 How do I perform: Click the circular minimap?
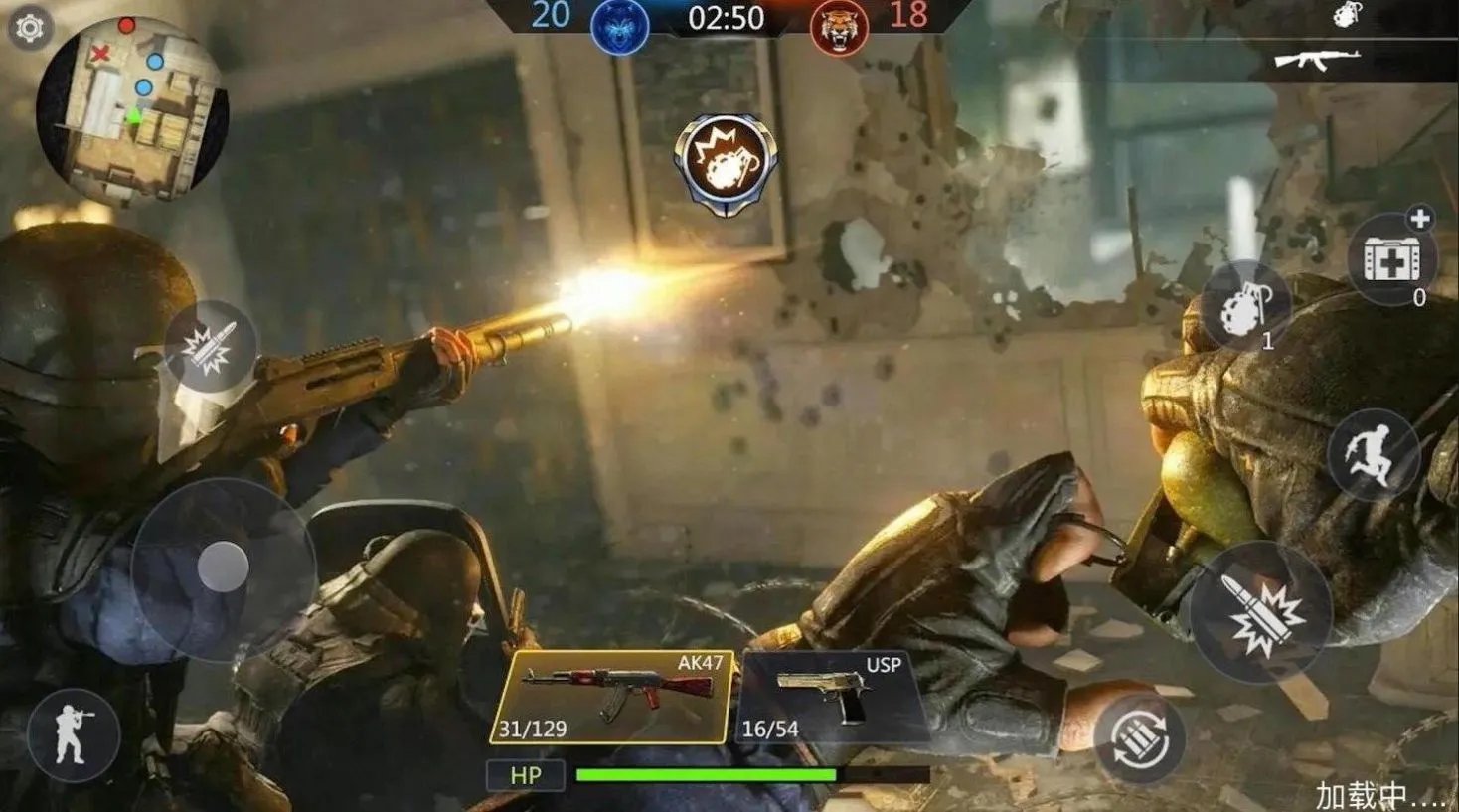coord(132,111)
